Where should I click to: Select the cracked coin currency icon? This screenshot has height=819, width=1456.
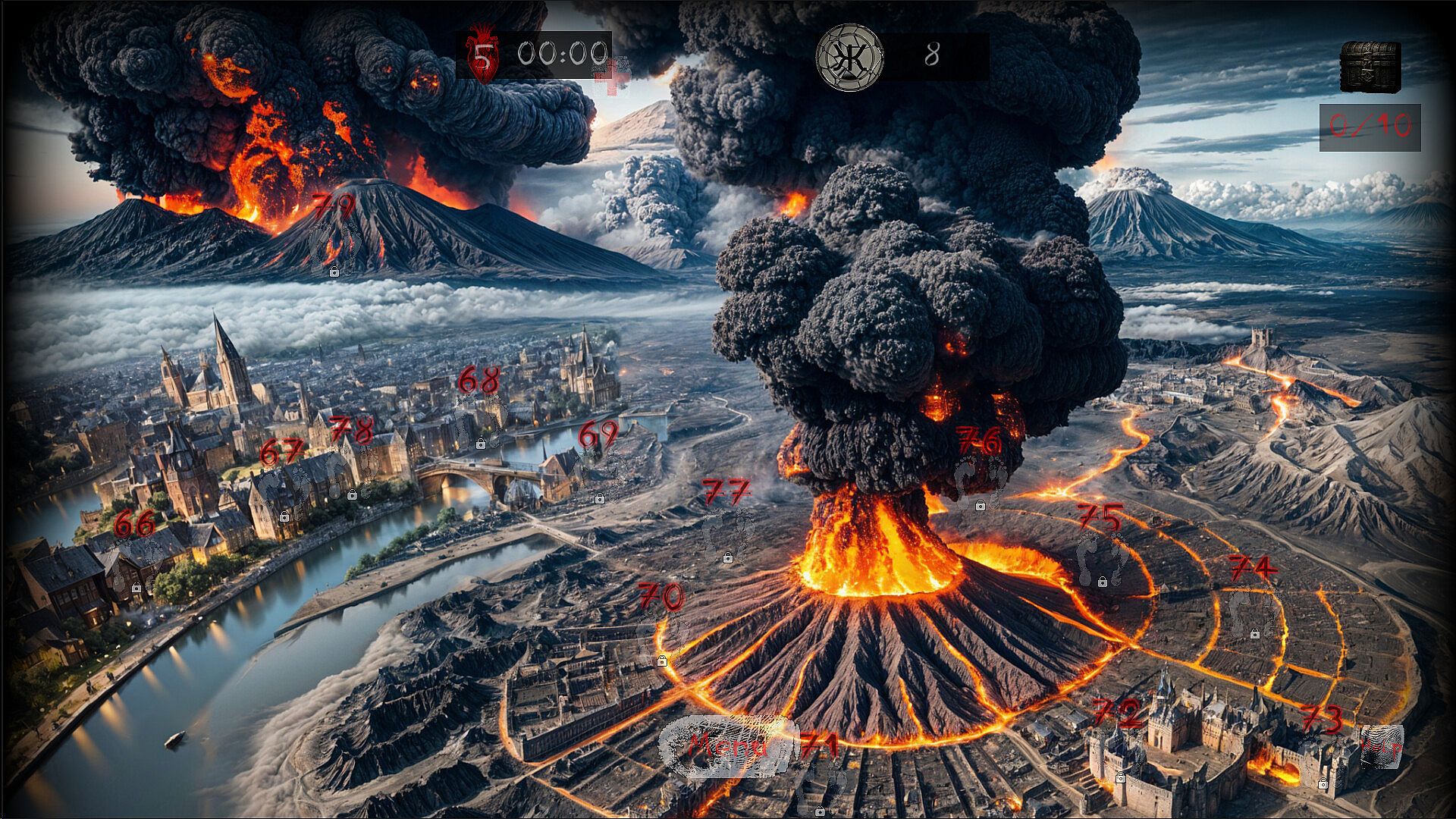[x=849, y=57]
